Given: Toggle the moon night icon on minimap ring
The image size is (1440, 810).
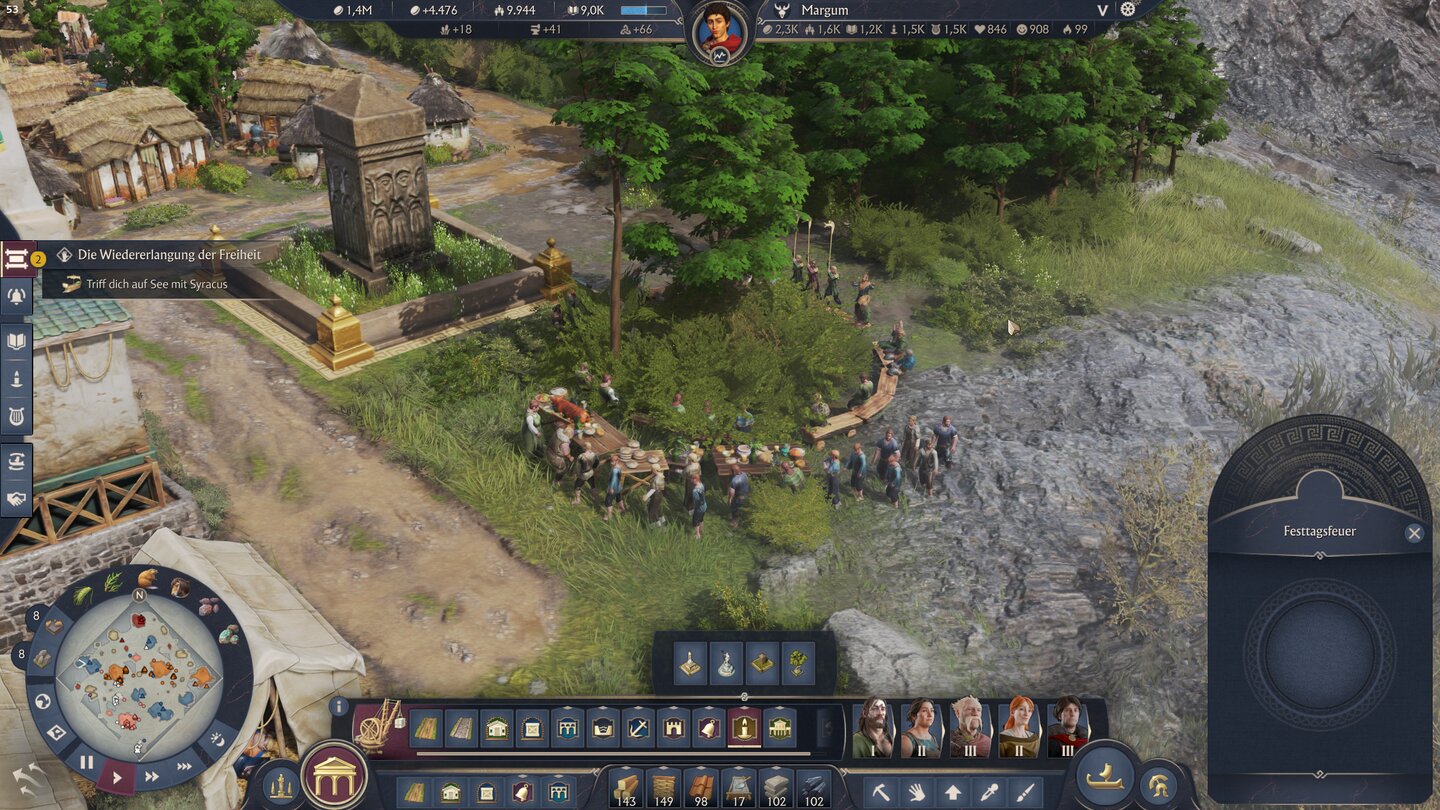Looking at the screenshot, I should [x=218, y=740].
